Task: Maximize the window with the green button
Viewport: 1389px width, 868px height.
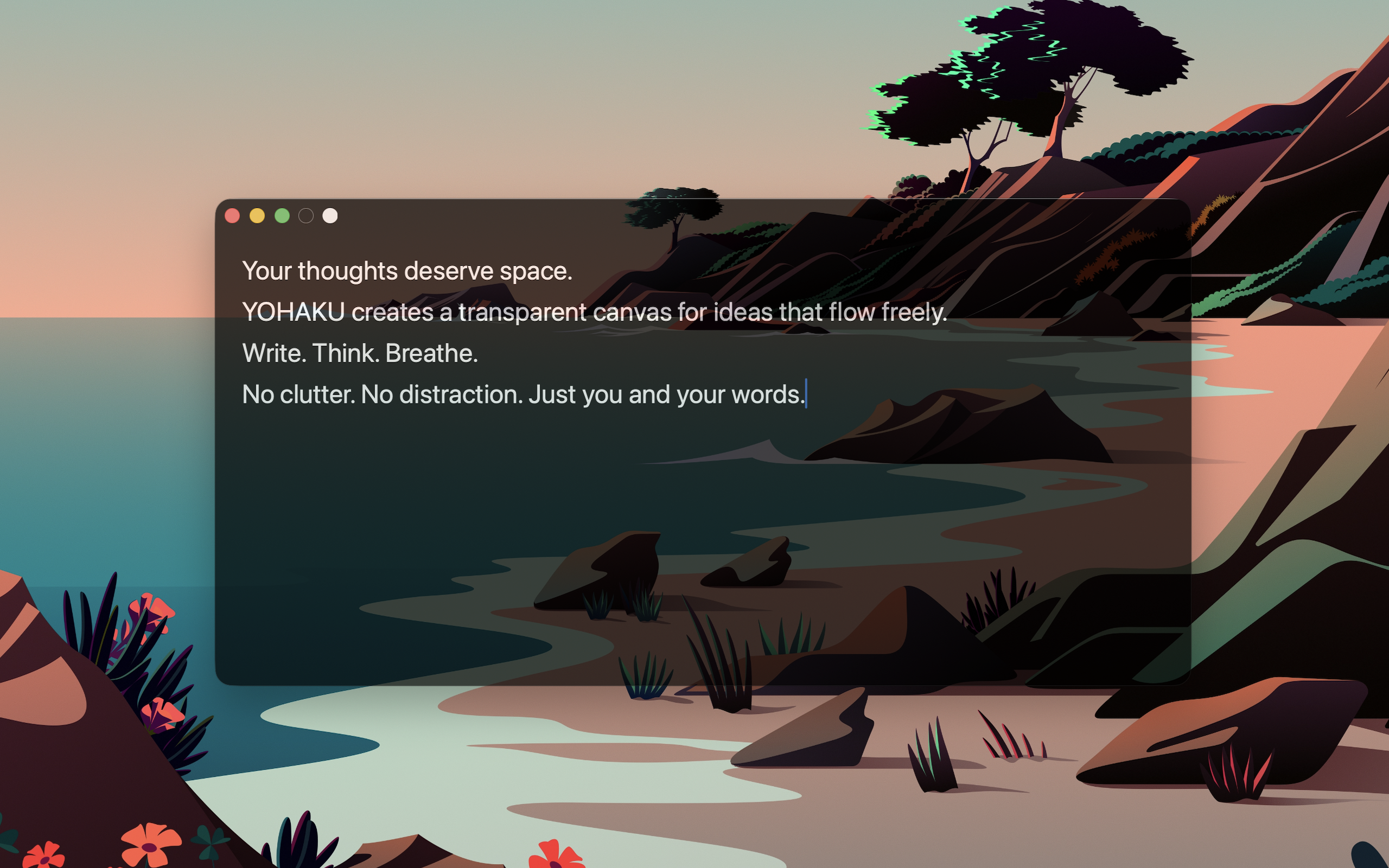Action: (x=282, y=216)
